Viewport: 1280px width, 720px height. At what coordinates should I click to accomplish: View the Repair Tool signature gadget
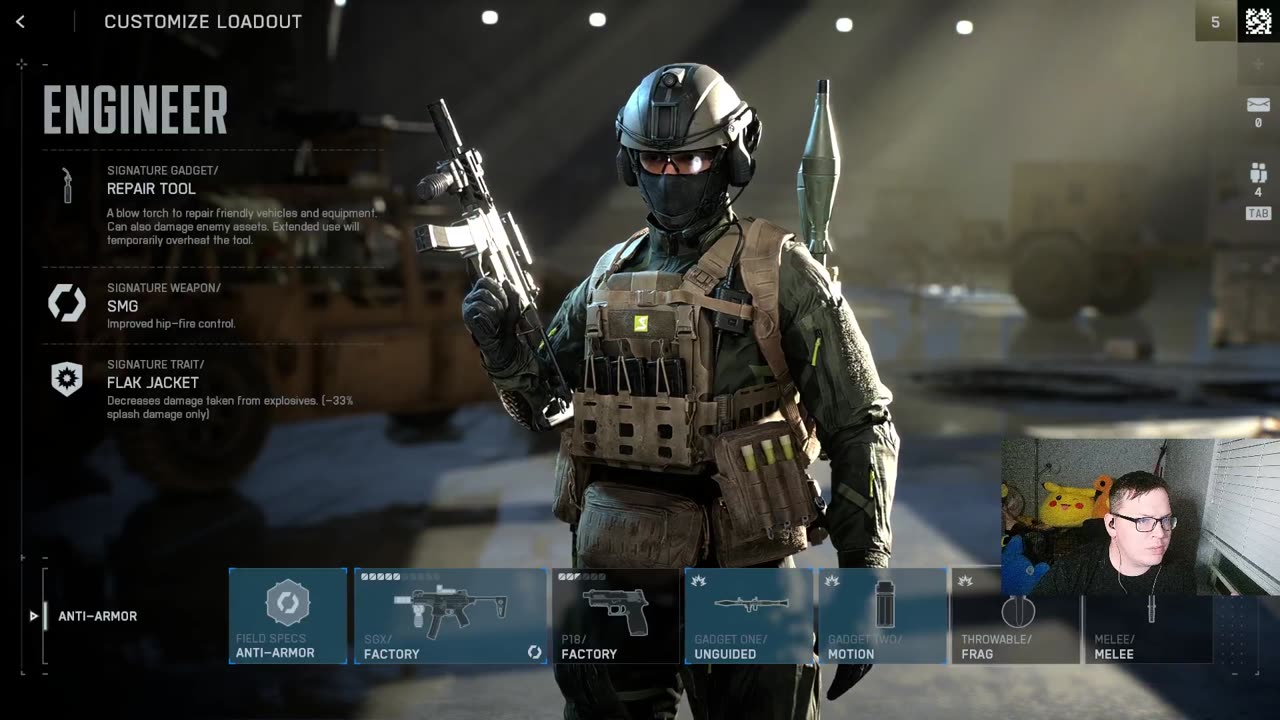tap(151, 188)
